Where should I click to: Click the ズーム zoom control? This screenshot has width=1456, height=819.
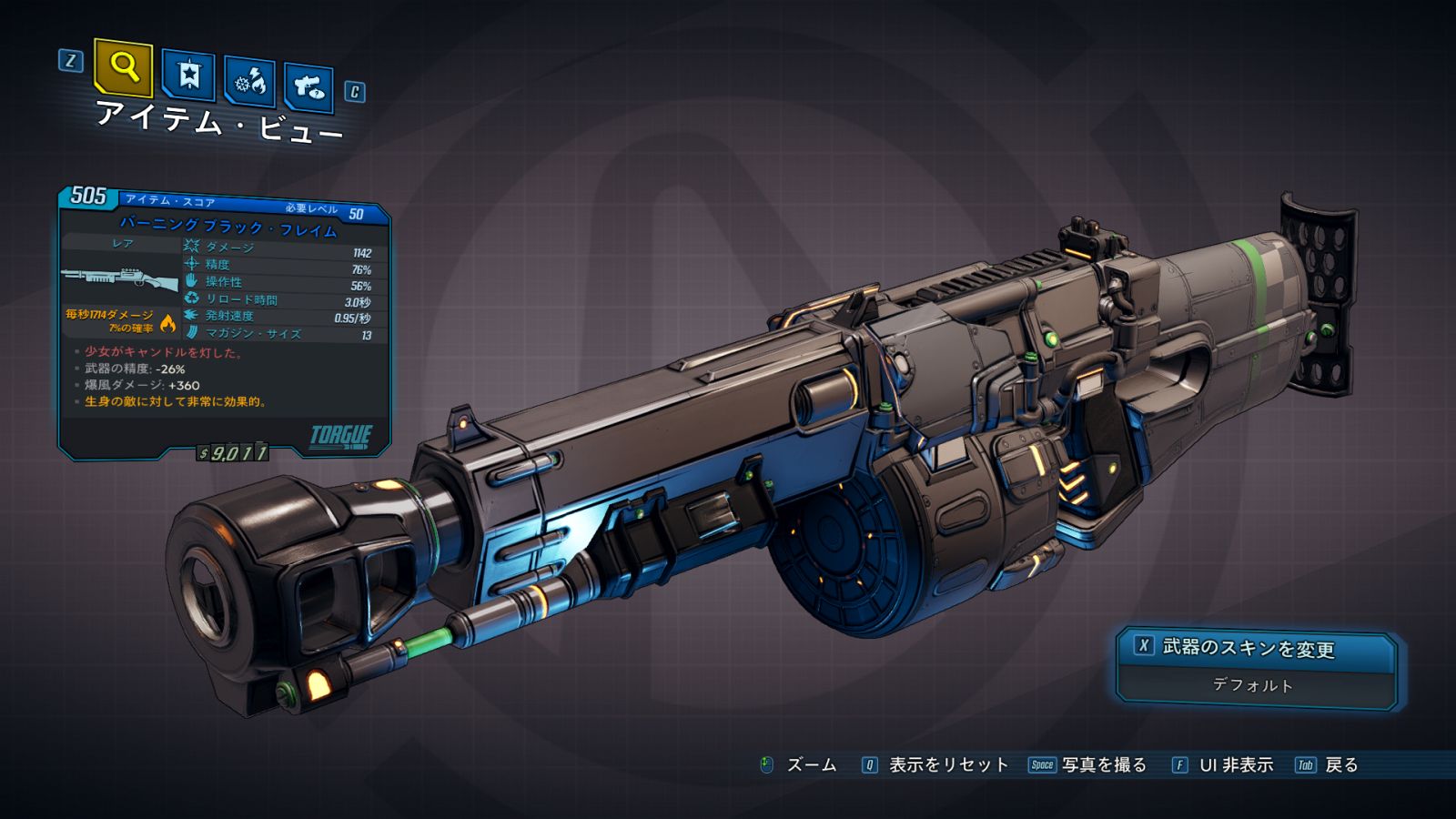pos(799,765)
